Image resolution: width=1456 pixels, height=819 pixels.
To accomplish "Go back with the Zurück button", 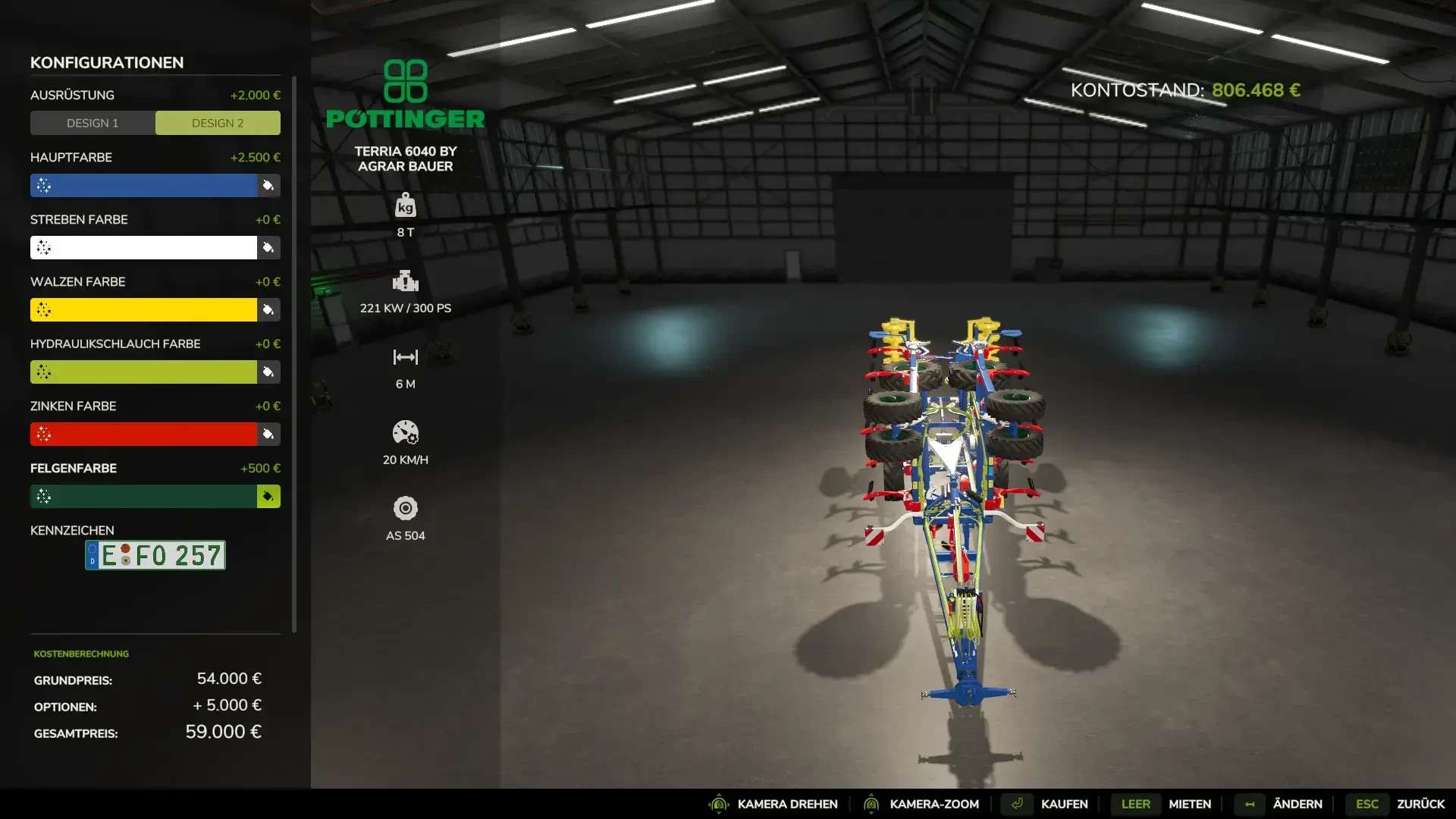I will (x=1420, y=804).
